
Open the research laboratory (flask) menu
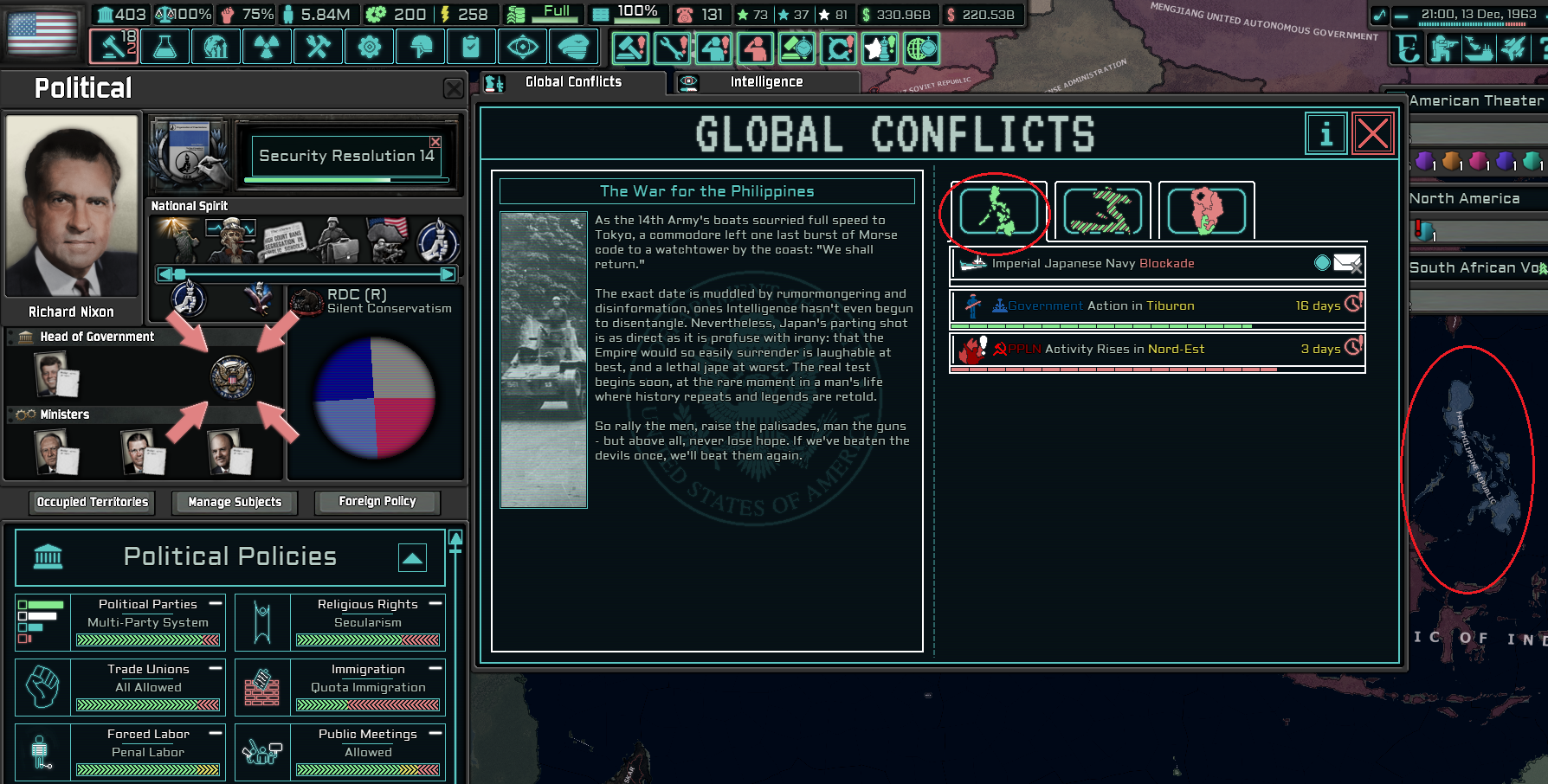[164, 47]
